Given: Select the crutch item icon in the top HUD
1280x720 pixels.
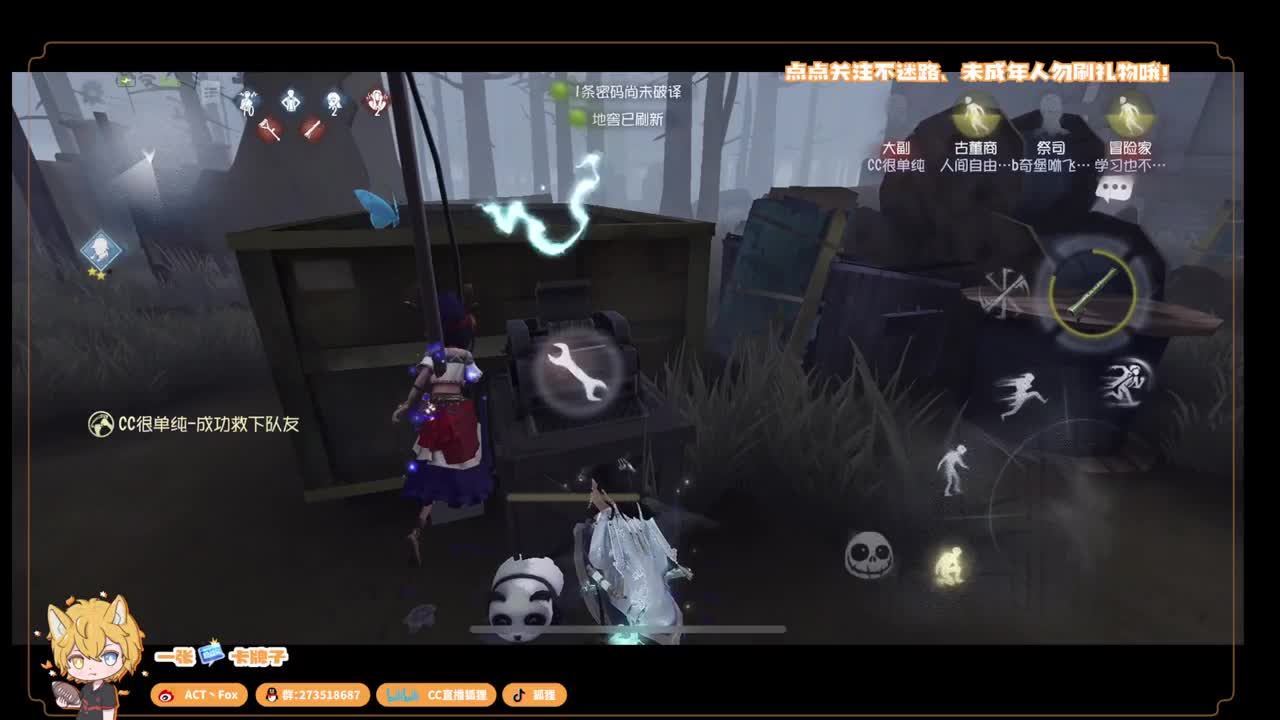Looking at the screenshot, I should tap(270, 132).
